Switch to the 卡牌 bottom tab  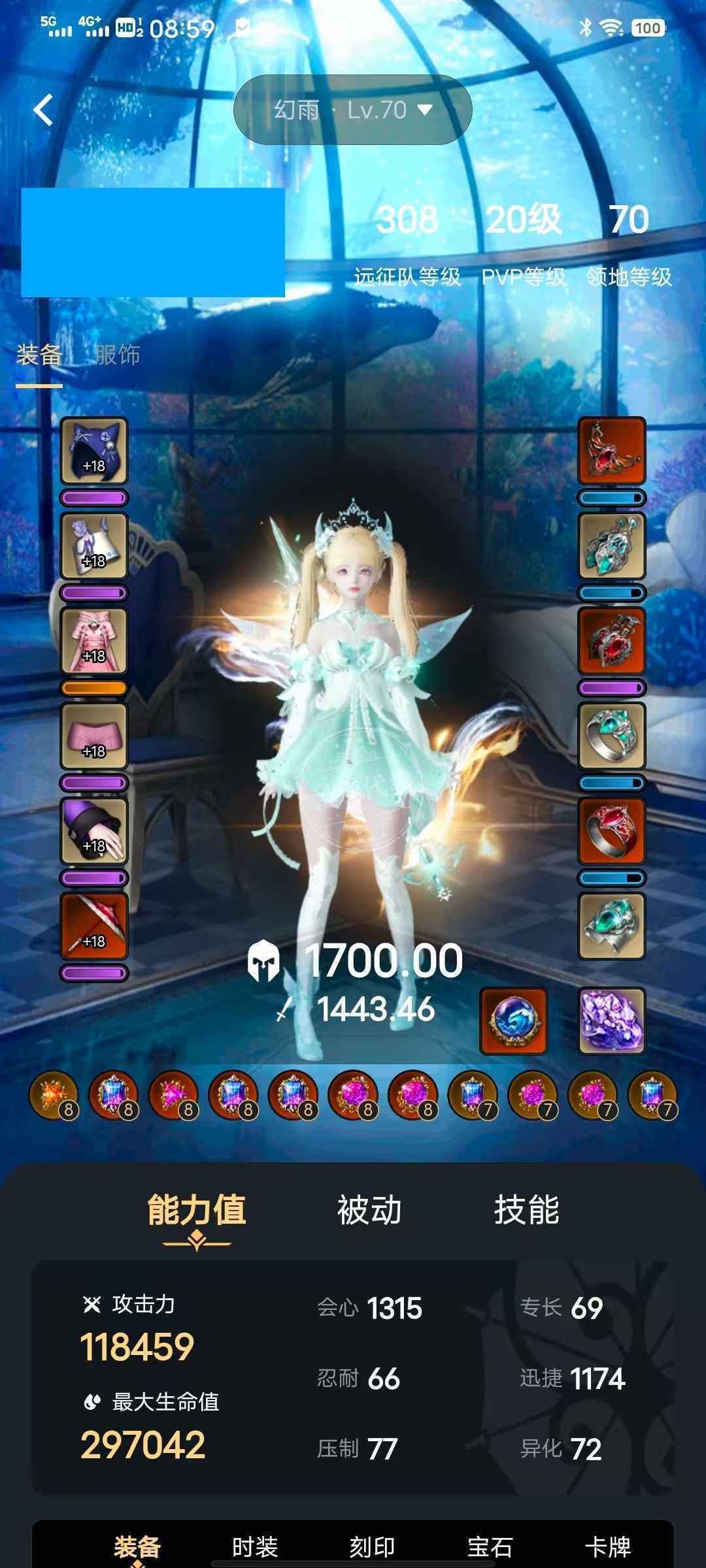(x=607, y=1546)
